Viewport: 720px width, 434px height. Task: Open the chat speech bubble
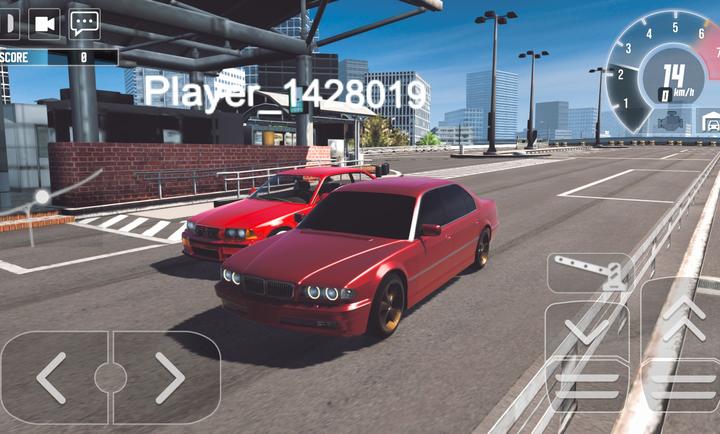(x=84, y=22)
